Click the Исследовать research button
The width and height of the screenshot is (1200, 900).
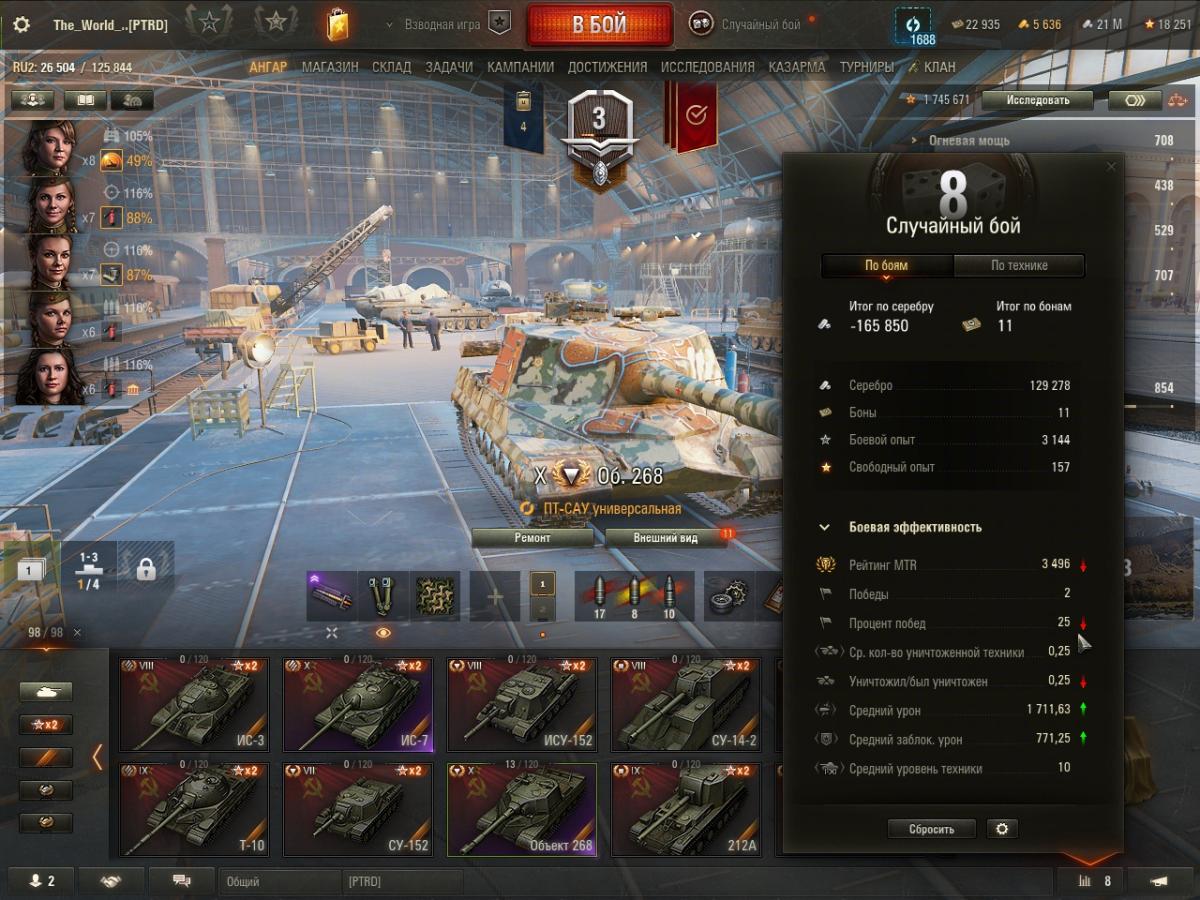click(1037, 100)
